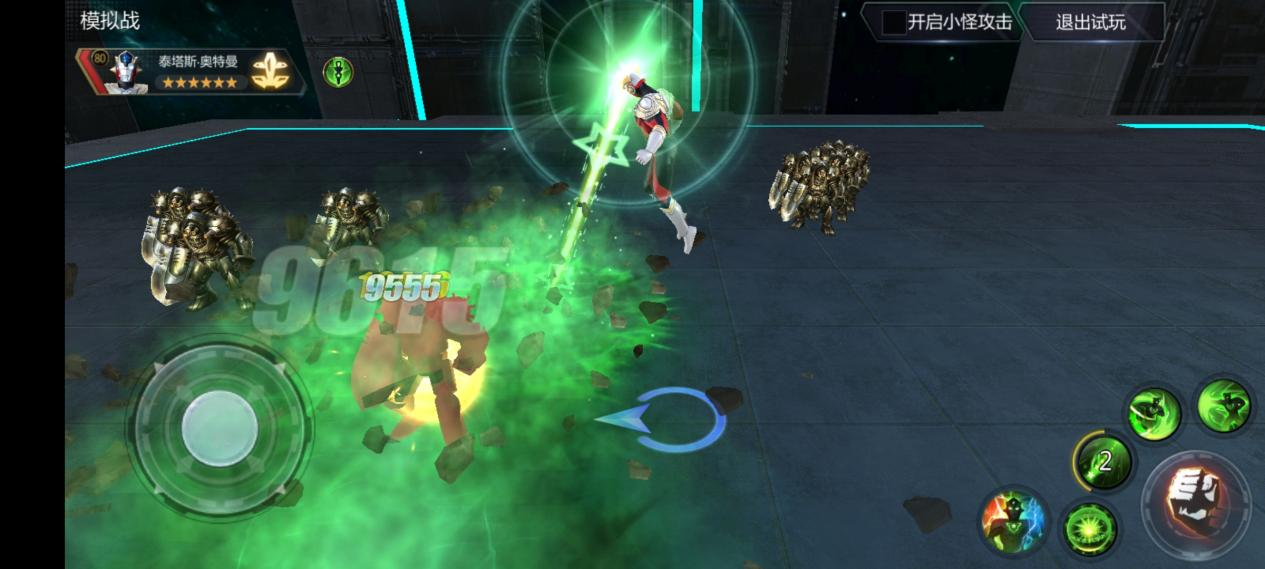Cast the green figure with swirling aura skill
This screenshot has height=569, width=1265.
point(1224,405)
